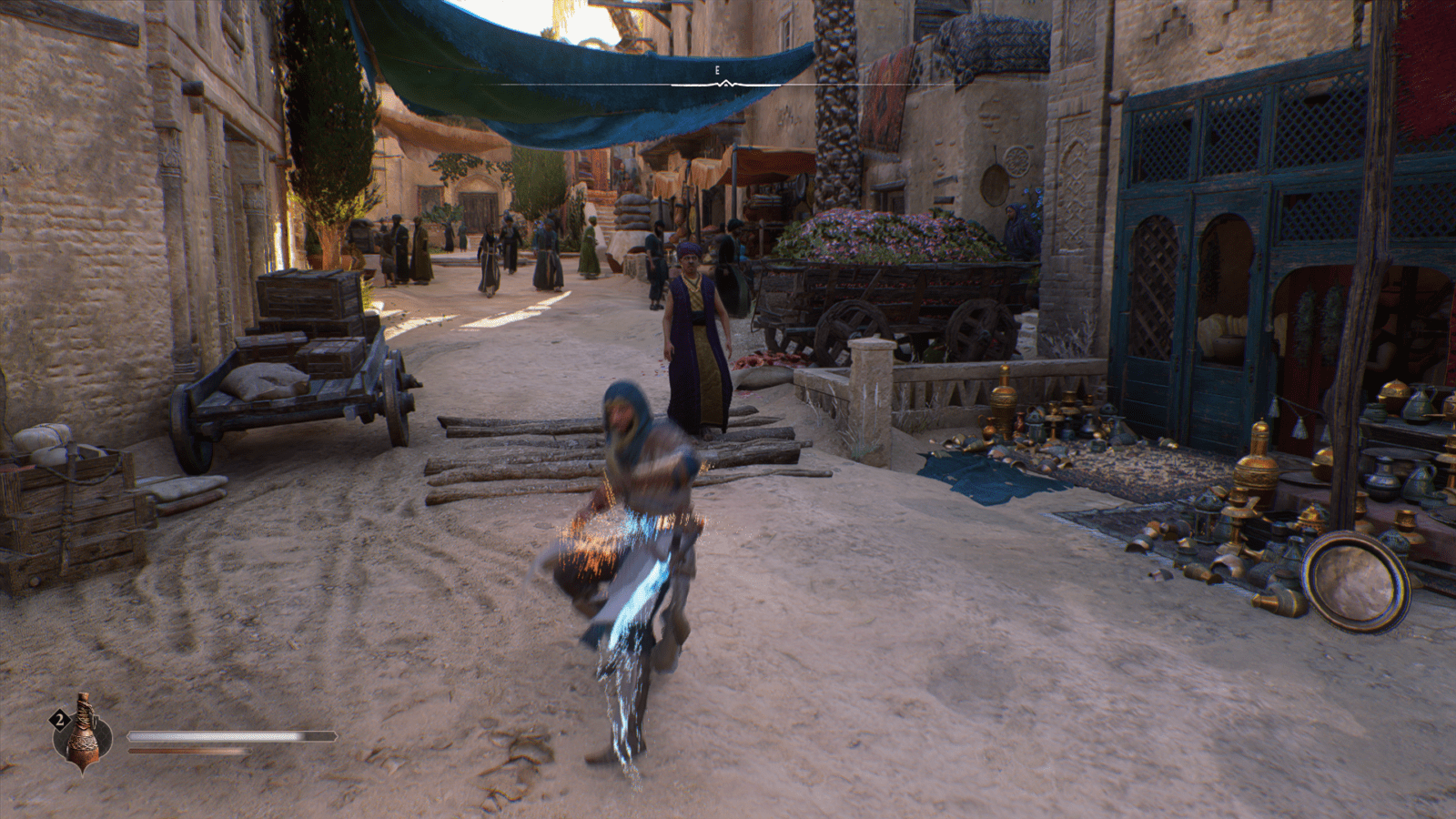Click the East marker on the compass

point(718,69)
